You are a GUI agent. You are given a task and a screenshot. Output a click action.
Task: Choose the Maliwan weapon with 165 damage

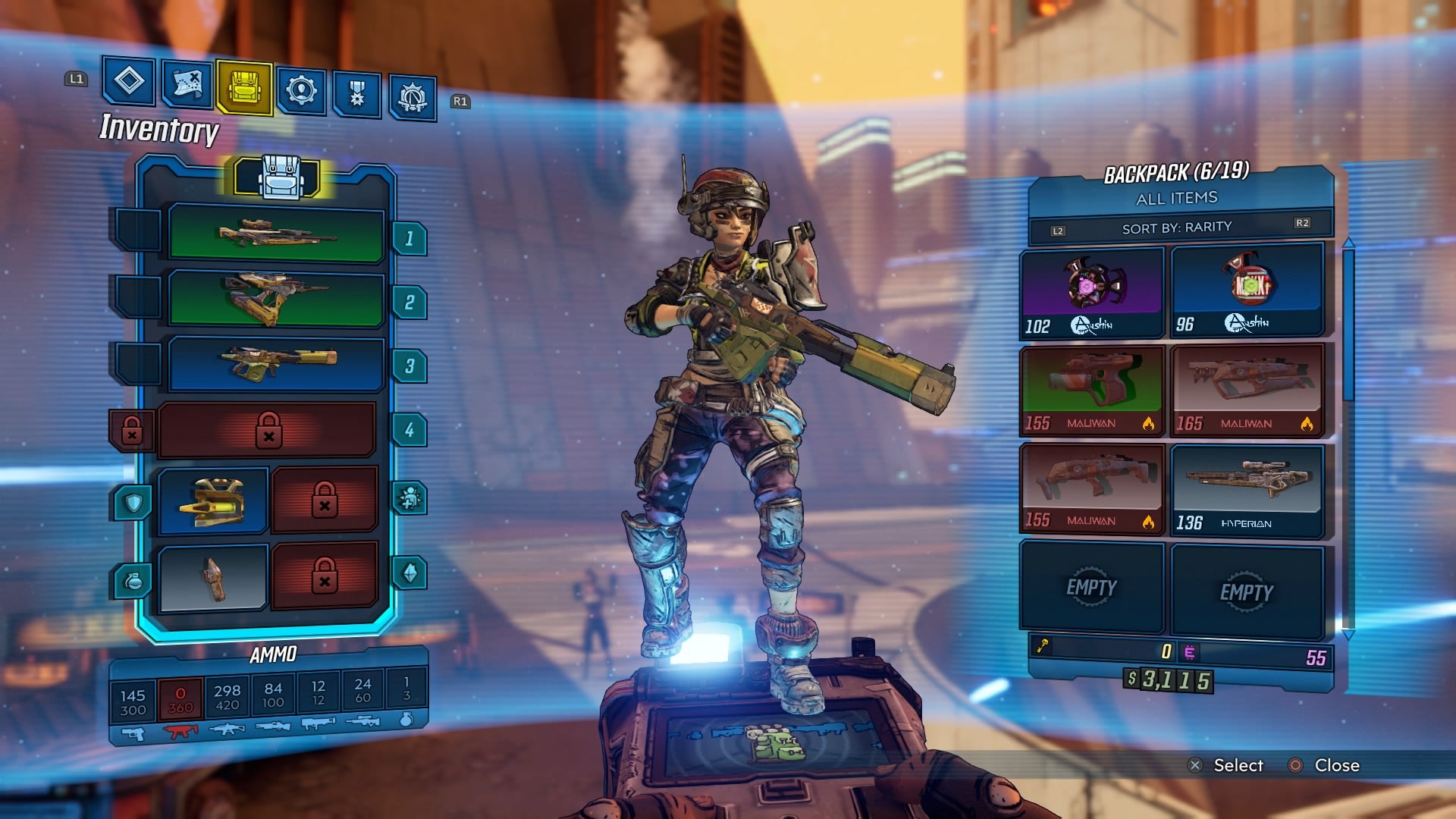pyautogui.click(x=1247, y=390)
